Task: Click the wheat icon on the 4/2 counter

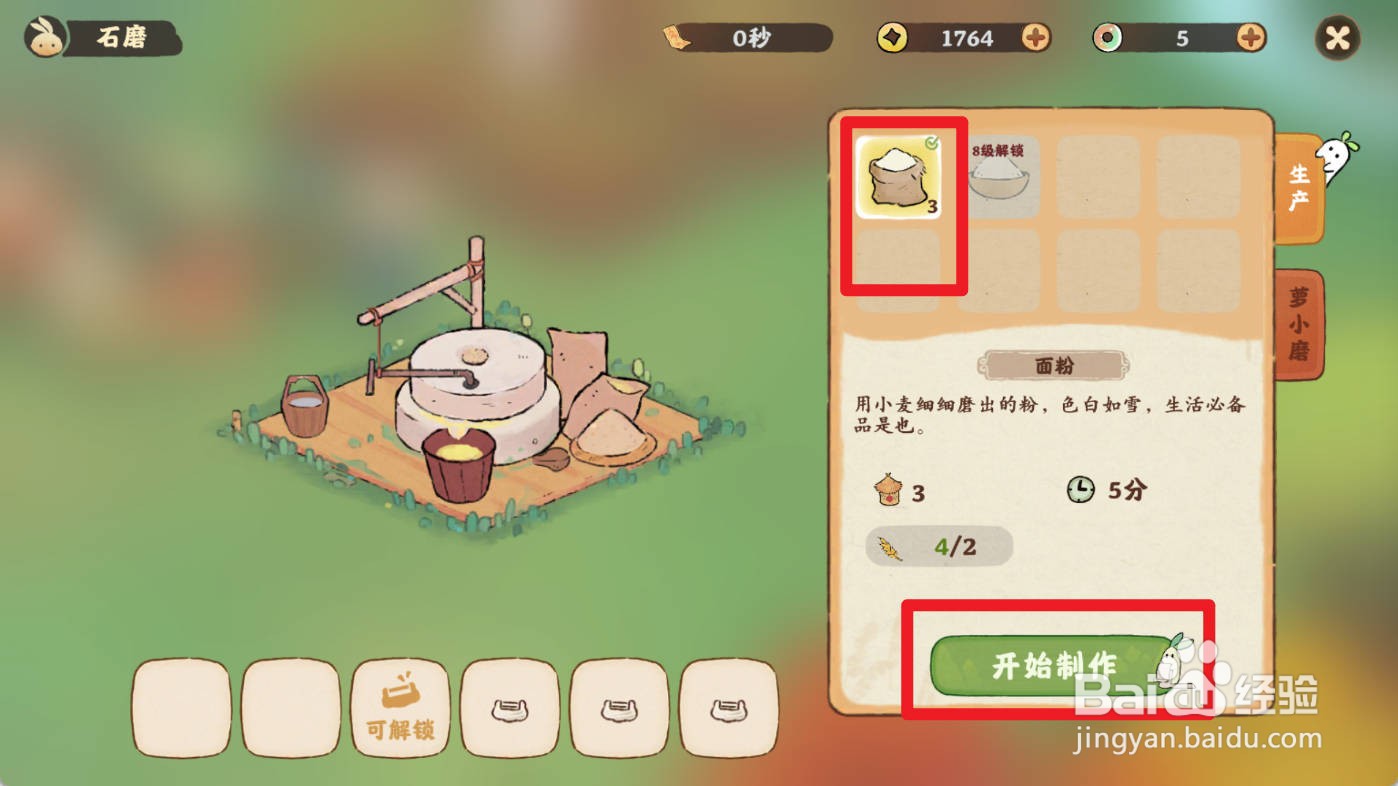Action: 893,547
